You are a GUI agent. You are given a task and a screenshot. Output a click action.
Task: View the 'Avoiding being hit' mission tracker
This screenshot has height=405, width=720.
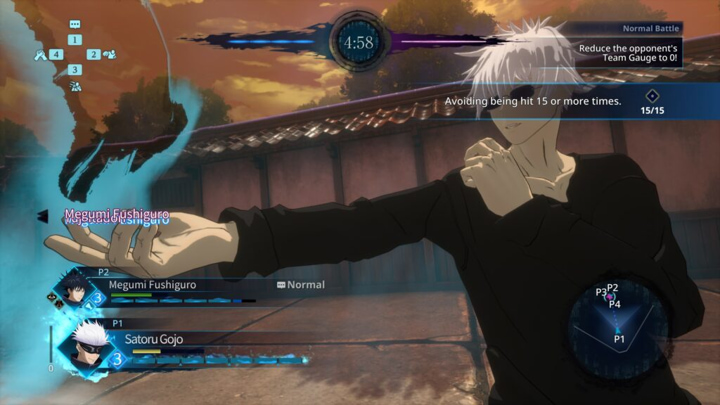pos(560,101)
